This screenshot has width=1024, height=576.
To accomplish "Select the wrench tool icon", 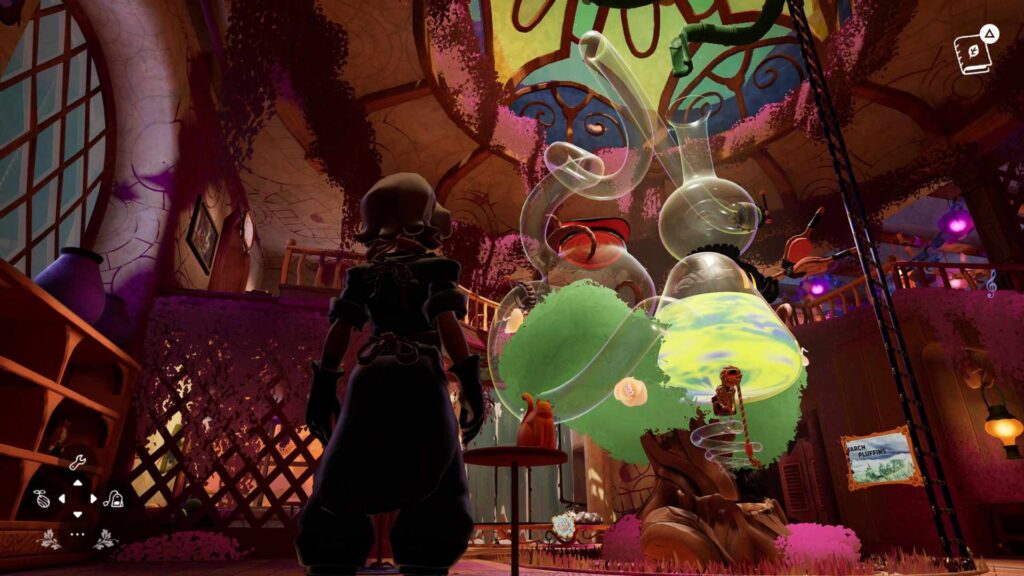I will click(78, 462).
